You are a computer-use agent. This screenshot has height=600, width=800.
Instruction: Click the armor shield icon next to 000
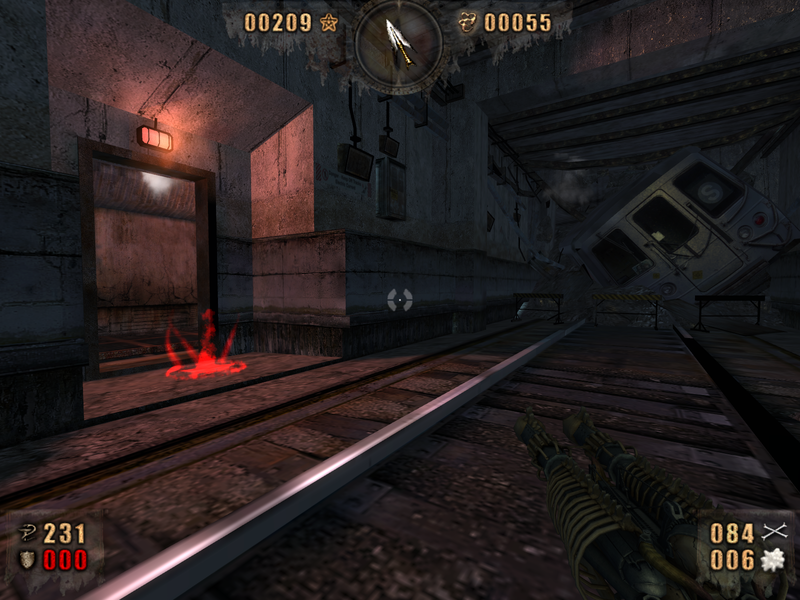[25, 559]
